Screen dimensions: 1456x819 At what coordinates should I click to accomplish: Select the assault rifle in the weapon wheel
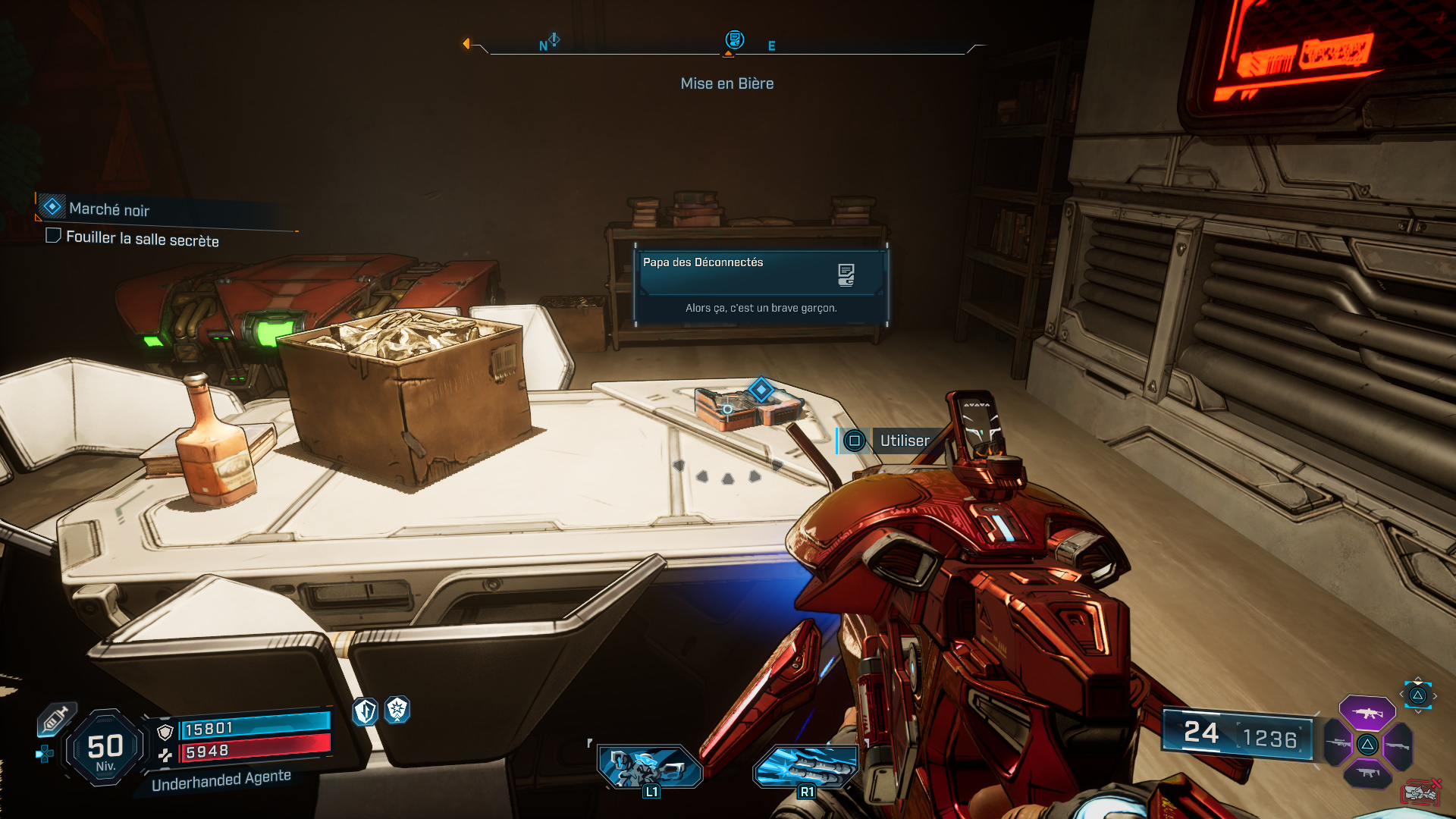[1368, 713]
